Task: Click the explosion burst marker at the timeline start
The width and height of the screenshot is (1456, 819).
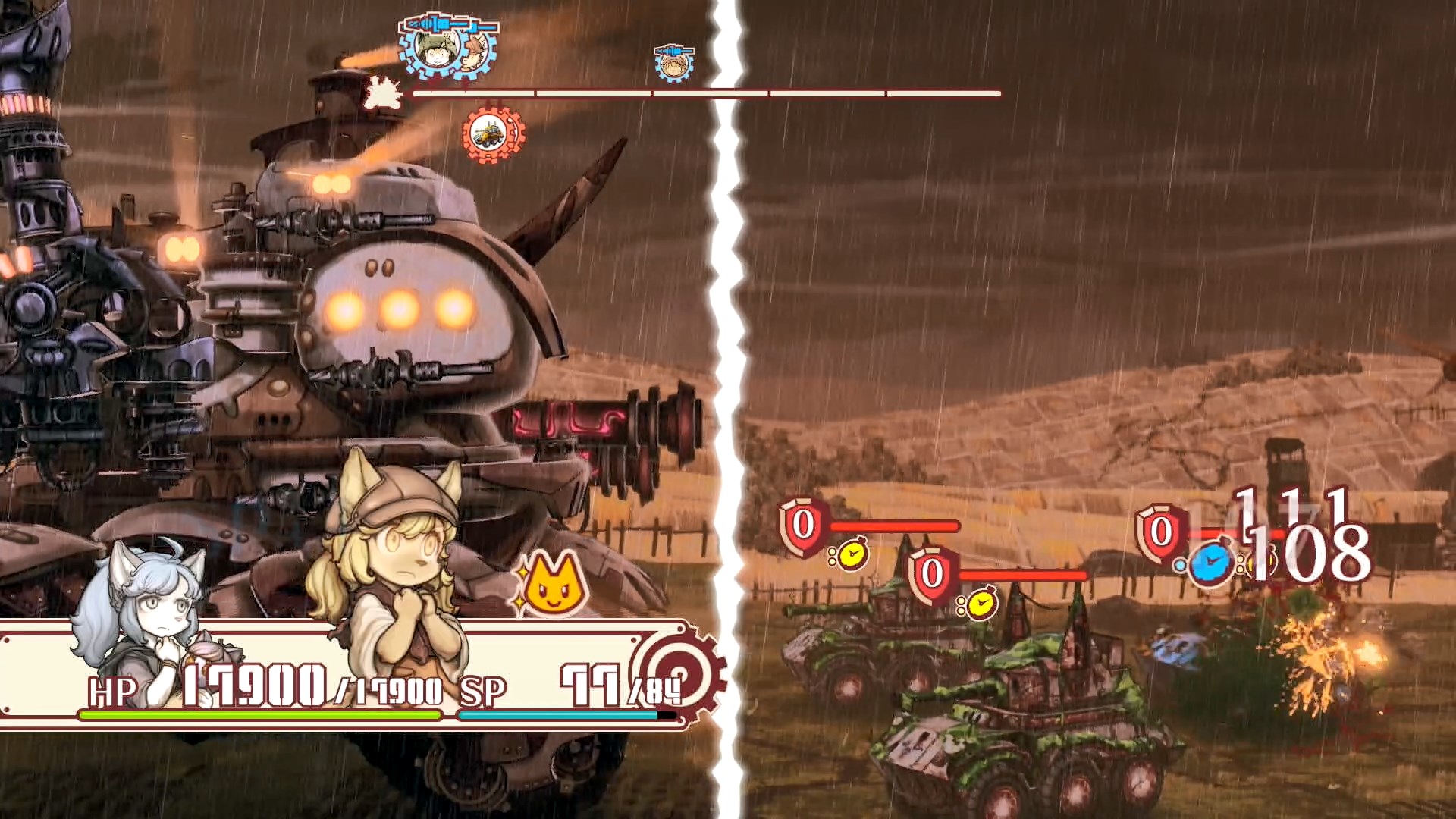Action: [381, 93]
